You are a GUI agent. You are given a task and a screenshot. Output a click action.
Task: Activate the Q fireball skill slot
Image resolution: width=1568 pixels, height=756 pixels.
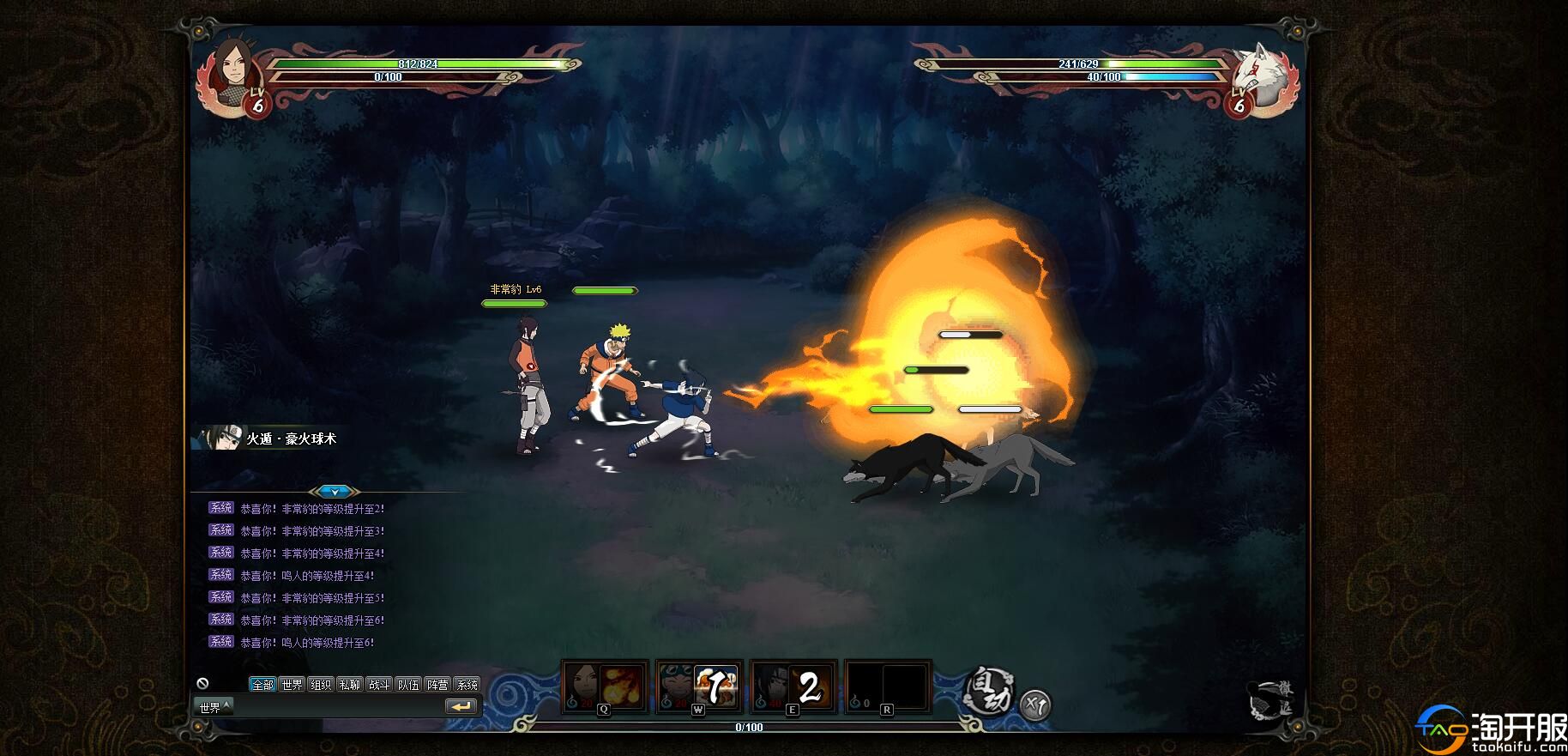point(605,686)
